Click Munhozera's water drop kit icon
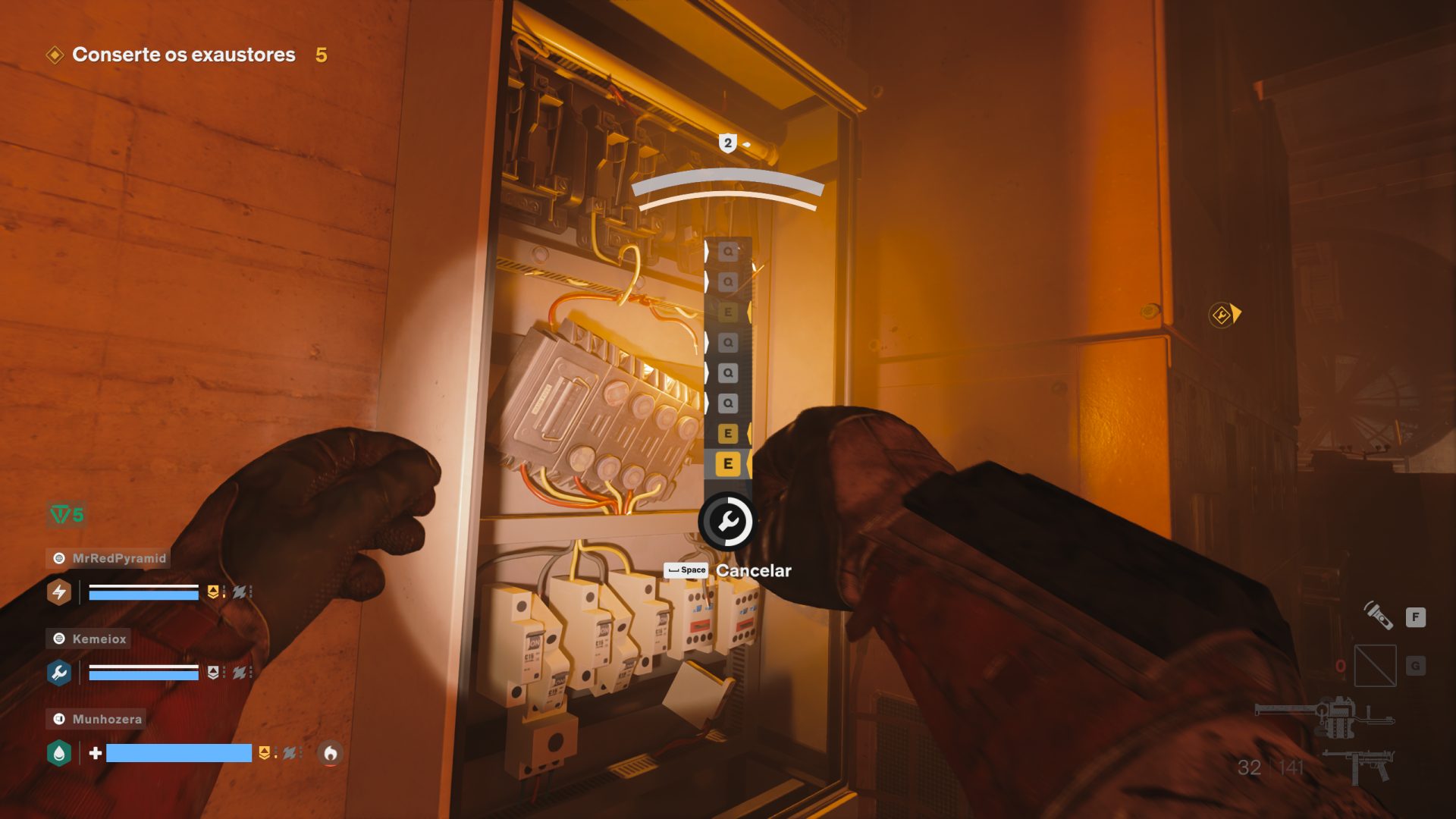This screenshot has width=1456, height=819. 59,753
